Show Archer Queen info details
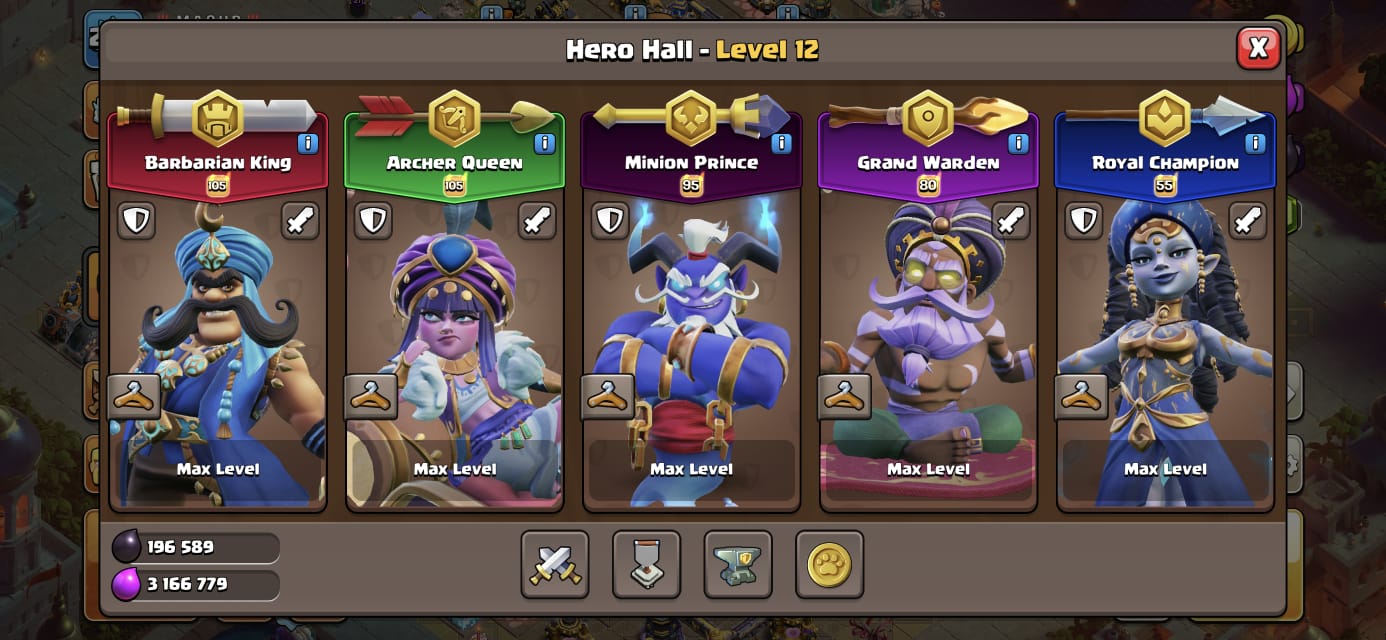This screenshot has width=1386, height=640. point(544,144)
